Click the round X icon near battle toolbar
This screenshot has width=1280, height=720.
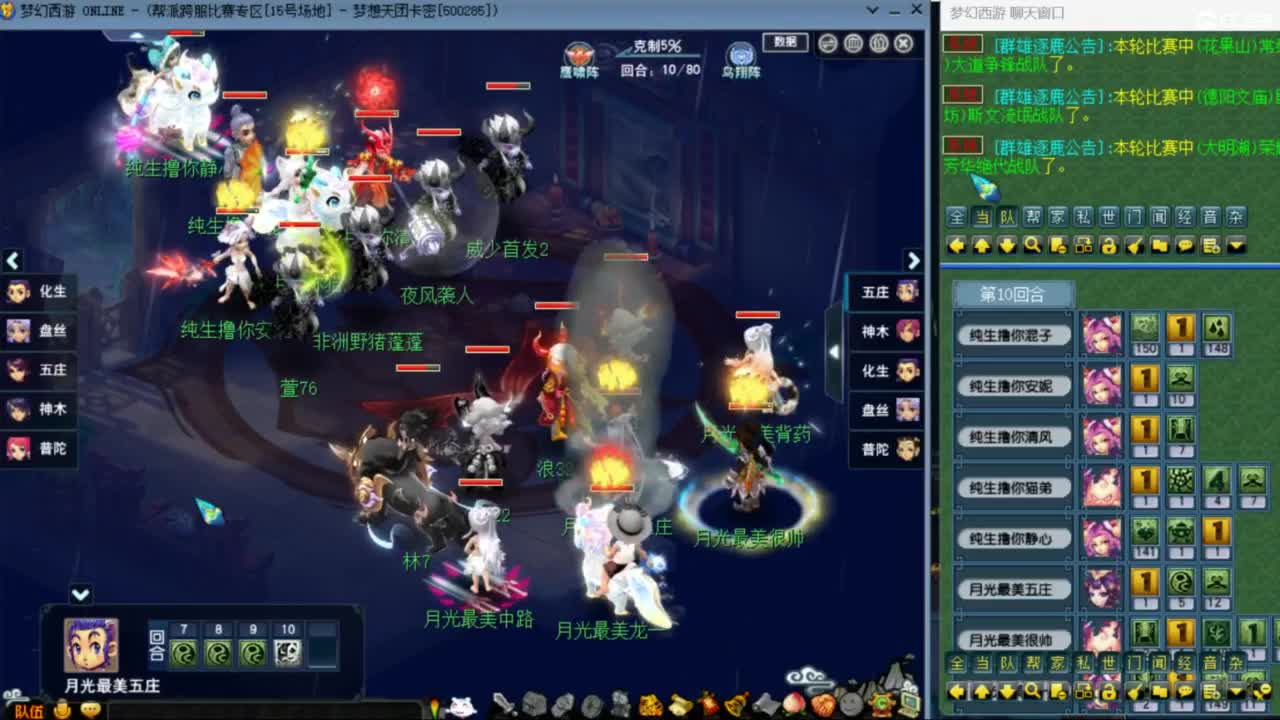pos(902,43)
